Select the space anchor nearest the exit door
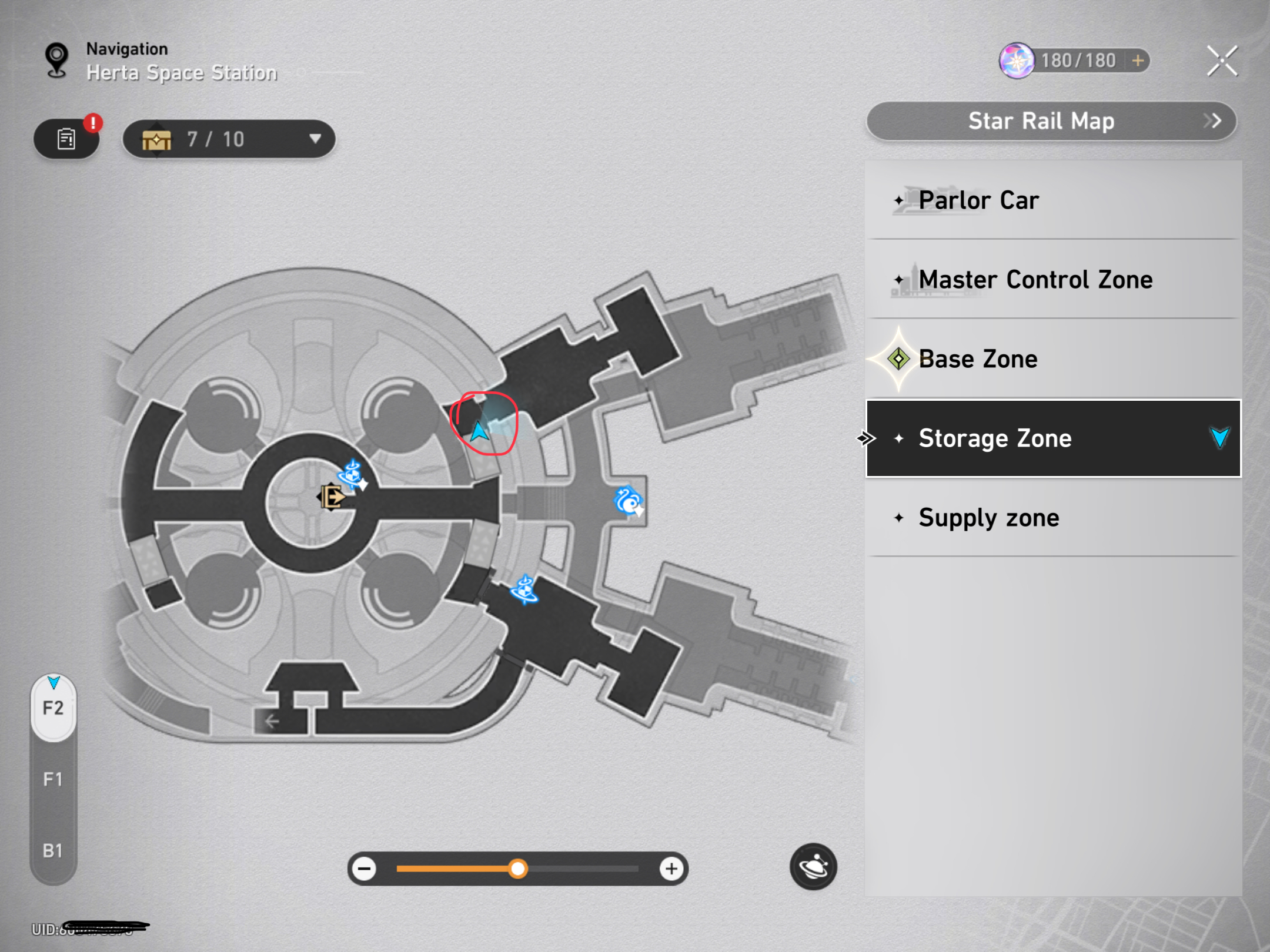The image size is (1270, 952). click(352, 474)
